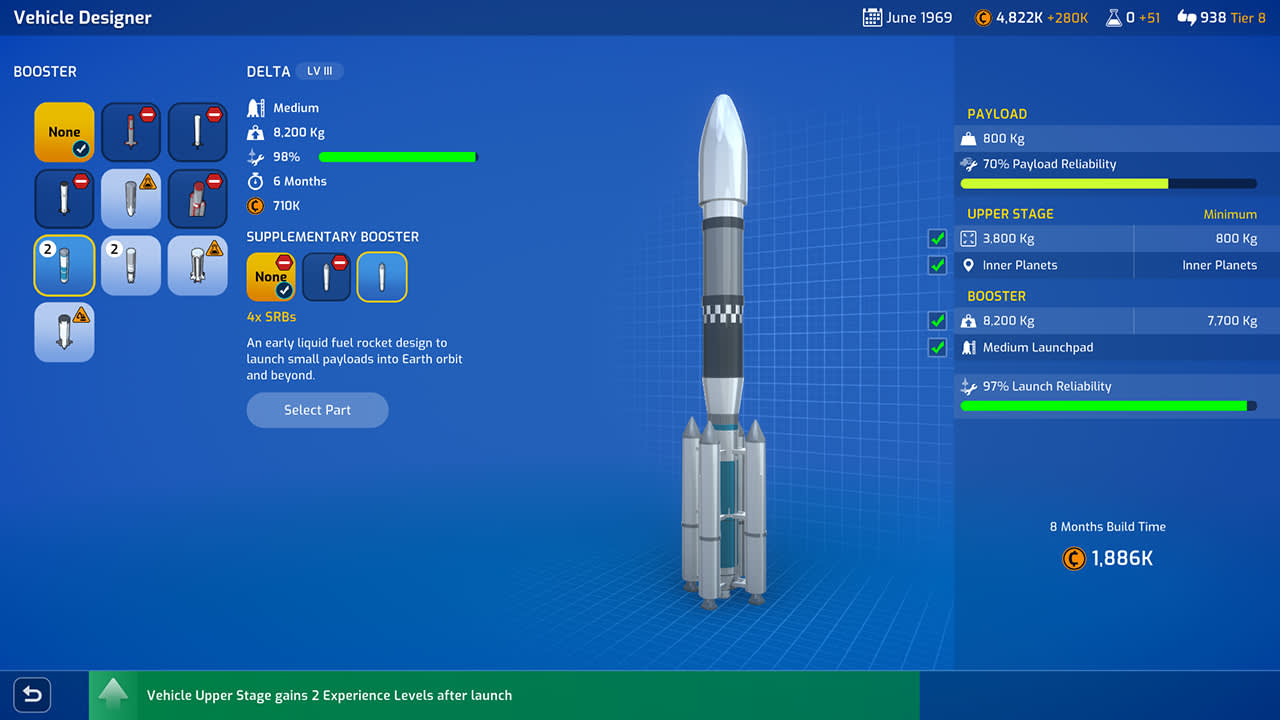1280x720 pixels.
Task: Disable the Medium Launchpad checkbox
Action: (937, 347)
